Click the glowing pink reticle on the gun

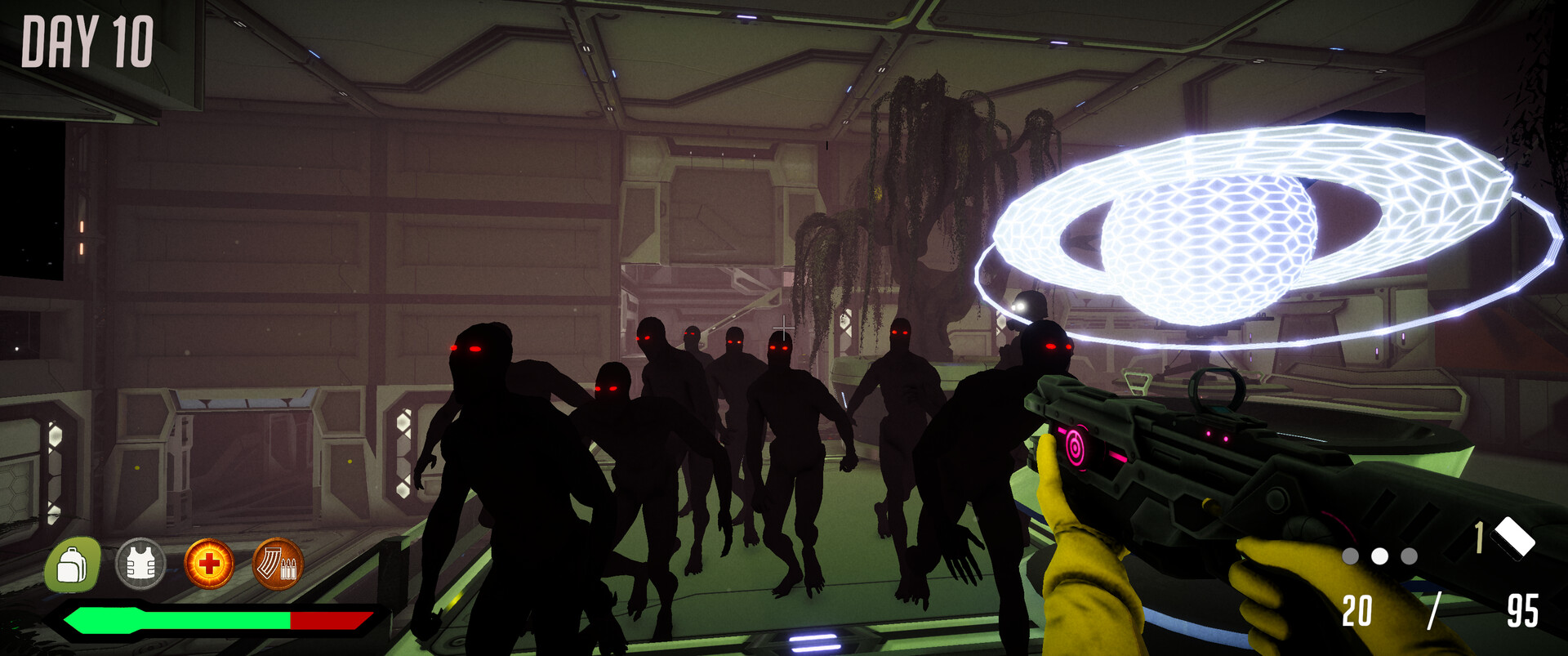1077,446
